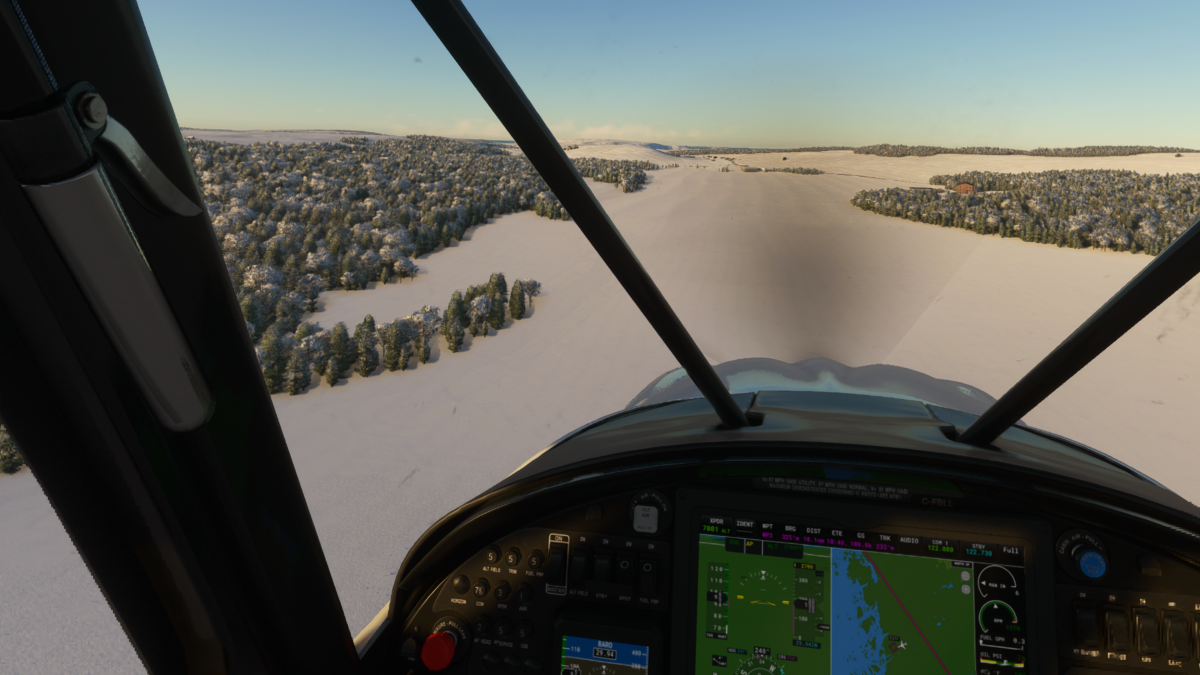This screenshot has width=1200, height=675.
Task: Select the STBY 122.730 frequency field
Action: tap(979, 550)
